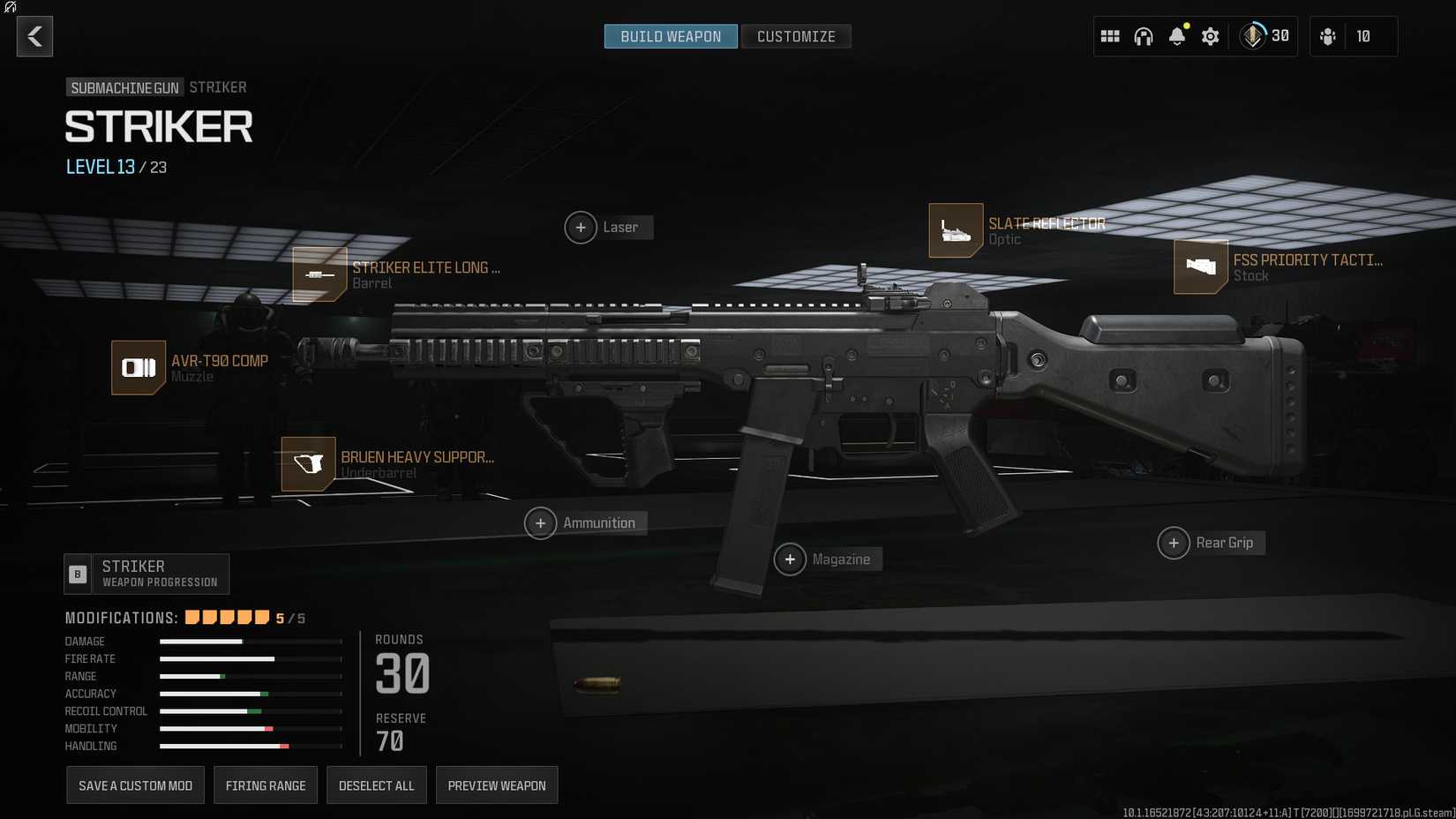
Task: Expand the Ammunition attachment slot
Action: (541, 522)
